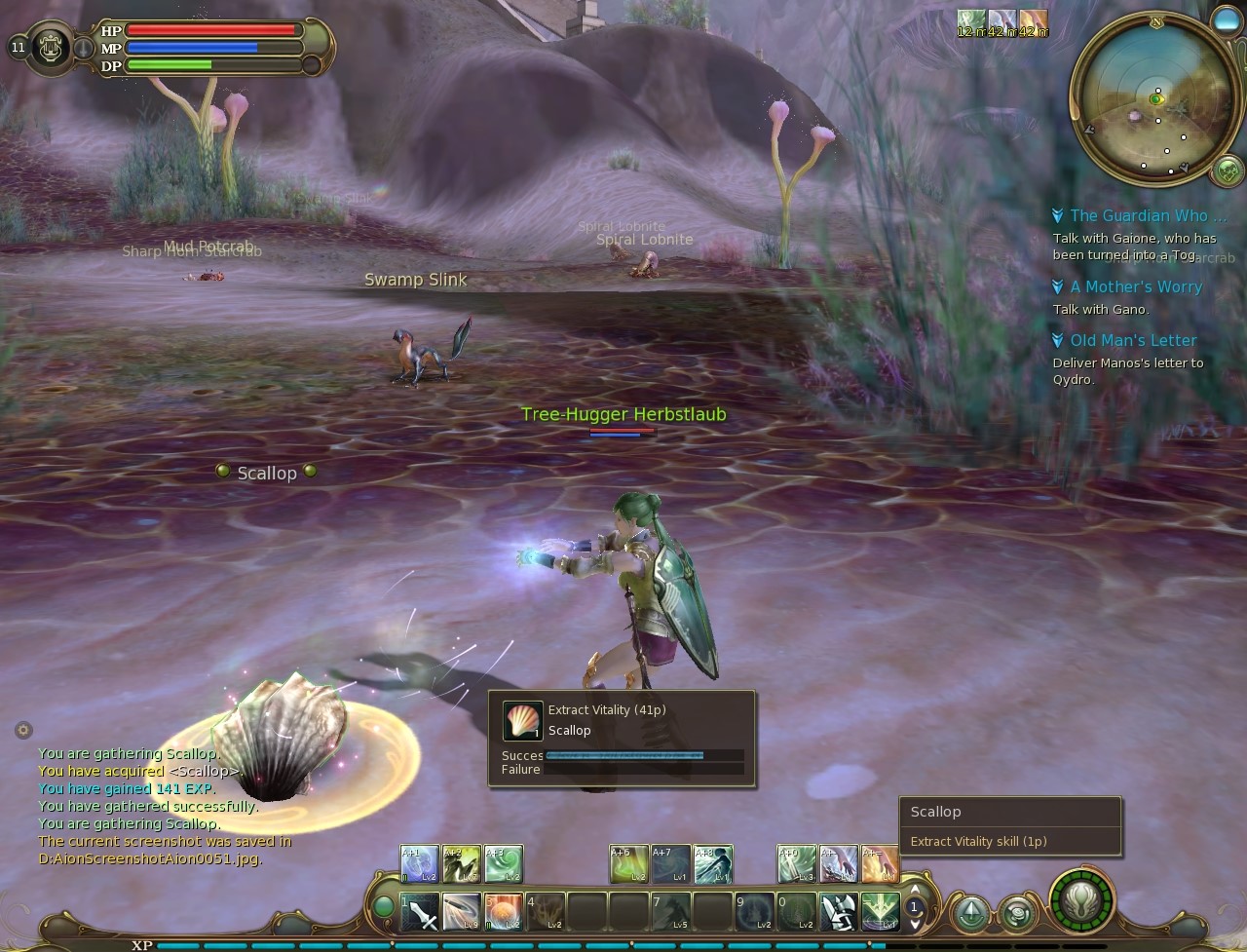Activate the sword attack skill in slot 1
The width and height of the screenshot is (1247, 952).
(x=419, y=912)
